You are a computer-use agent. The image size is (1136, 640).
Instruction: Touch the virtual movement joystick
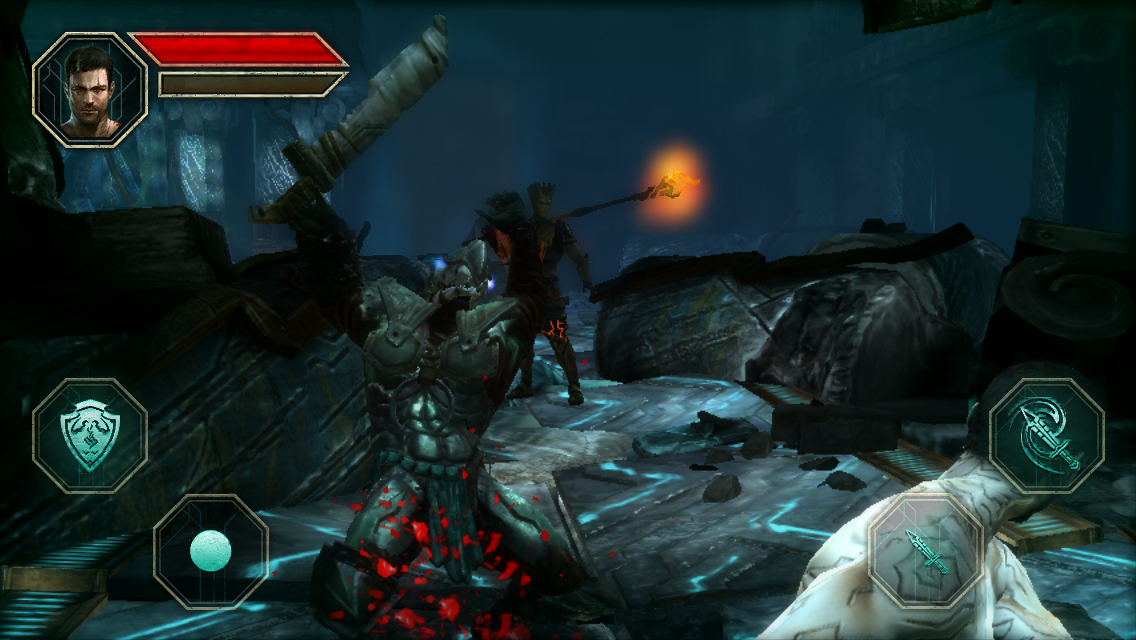(211, 551)
